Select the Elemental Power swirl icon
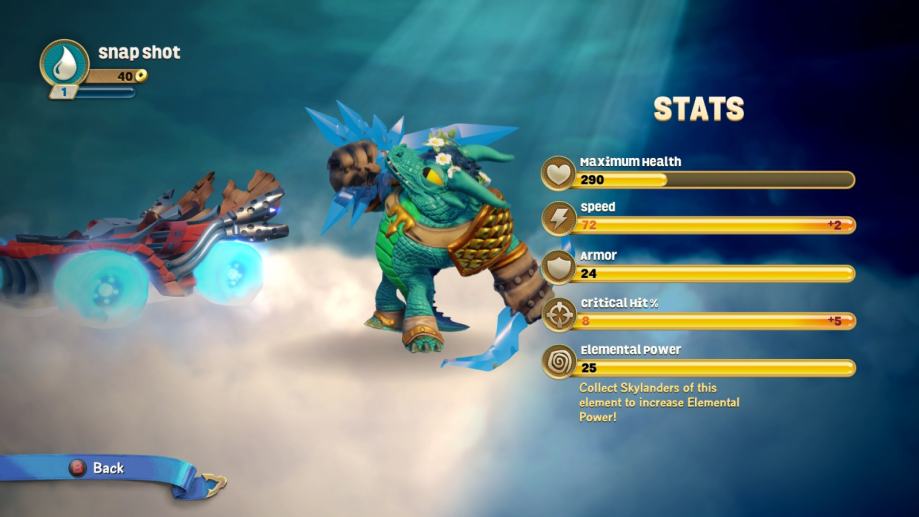Image resolution: width=919 pixels, height=517 pixels. 558,361
